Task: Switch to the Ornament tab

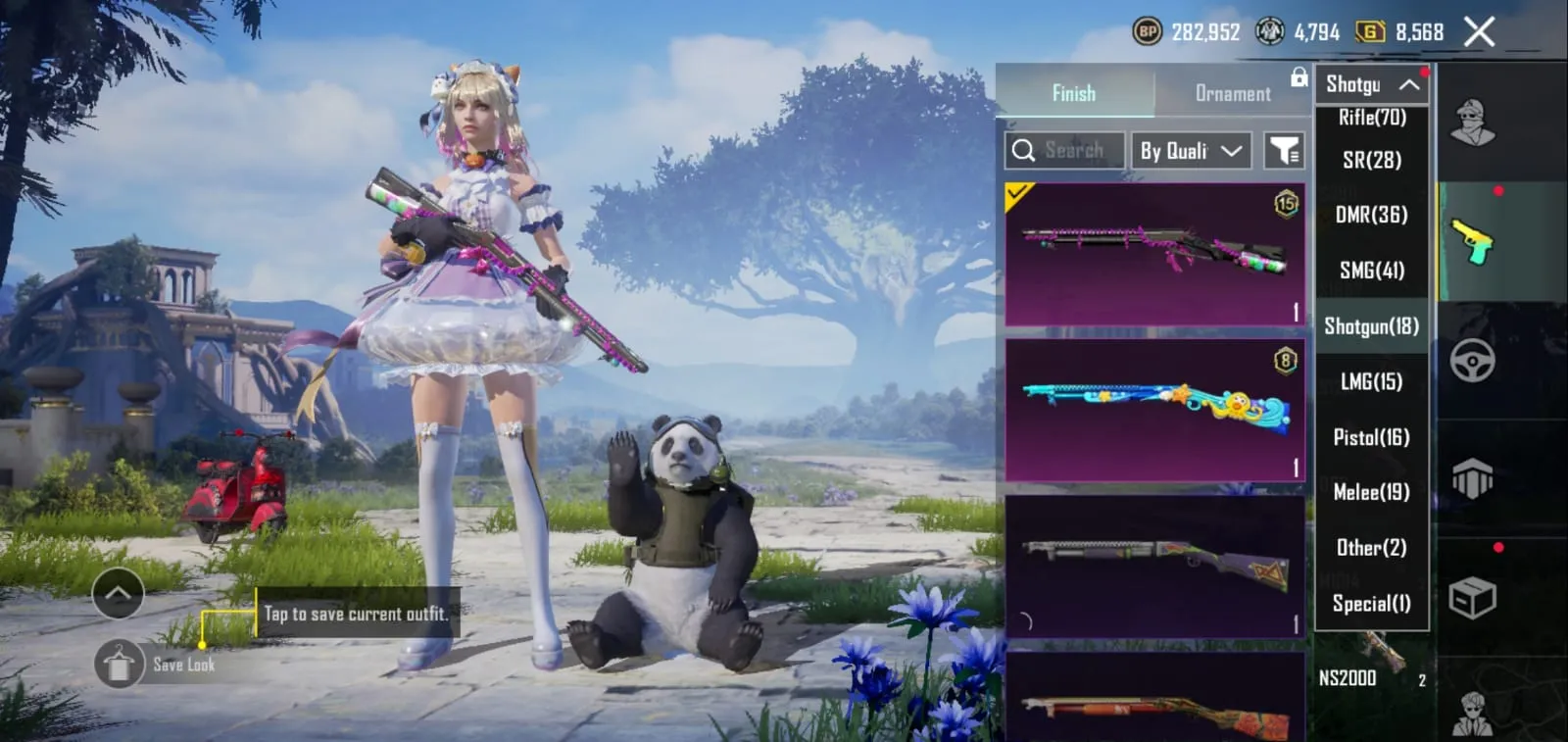Action: [1231, 93]
